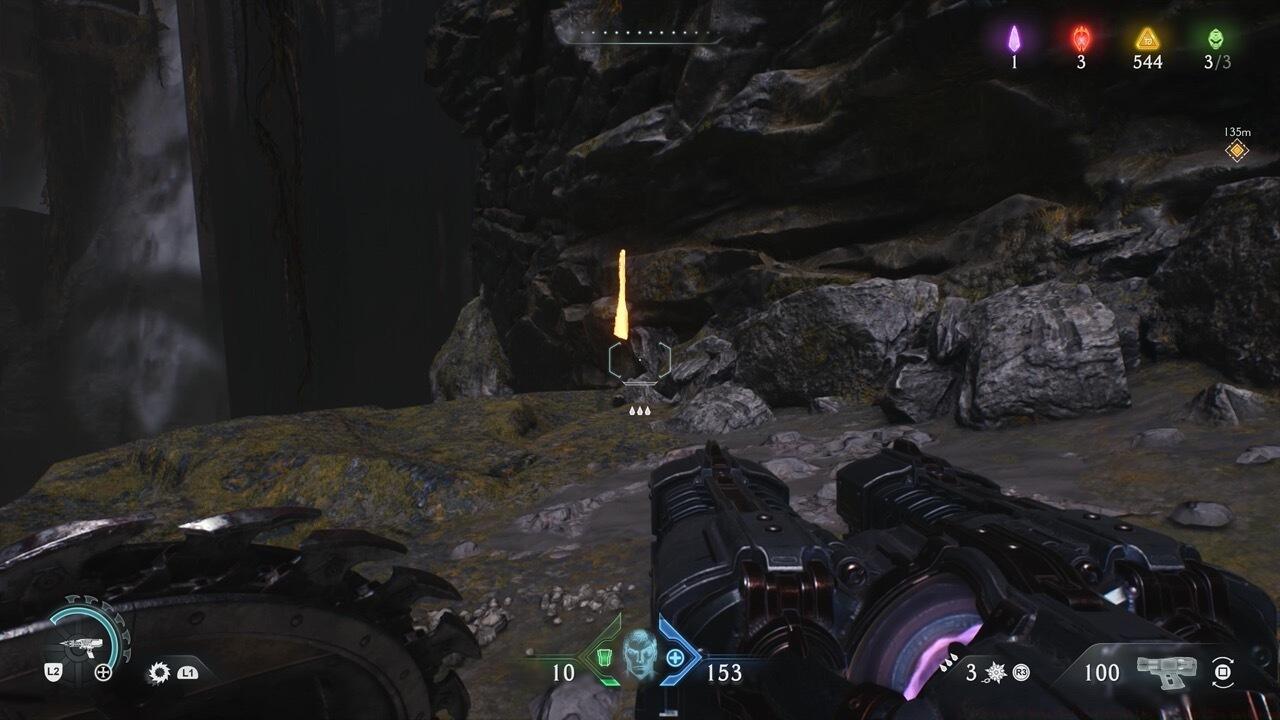Click the blue health cross icon

(675, 658)
